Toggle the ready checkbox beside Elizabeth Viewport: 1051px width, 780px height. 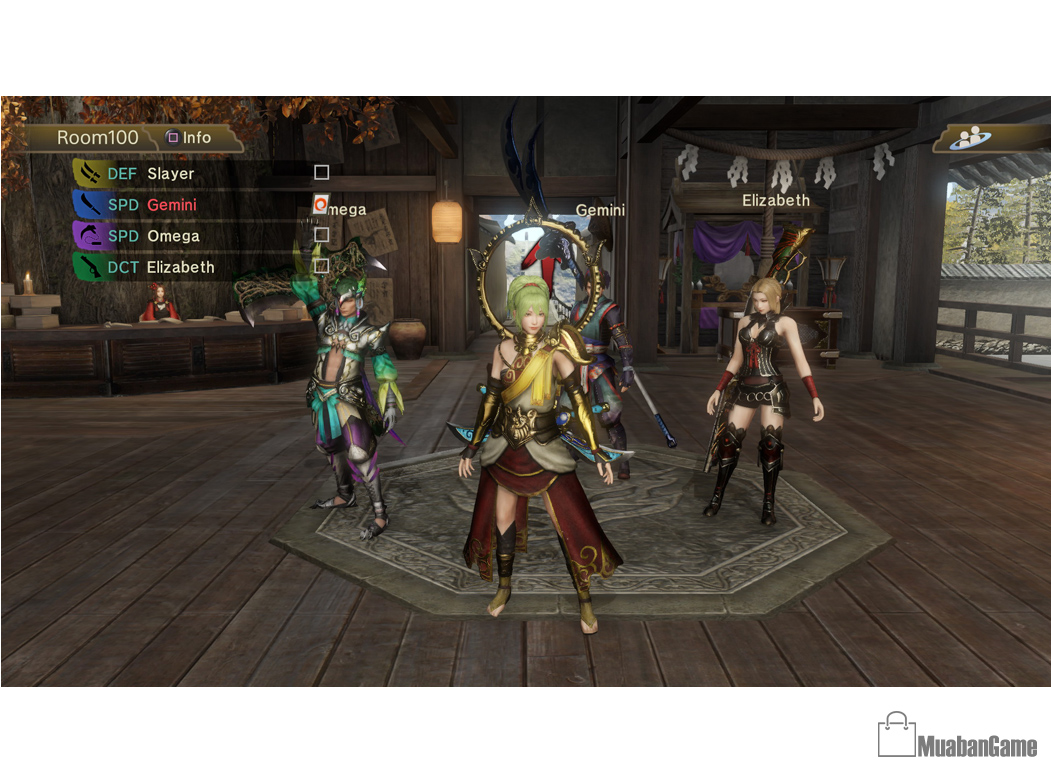[x=321, y=266]
